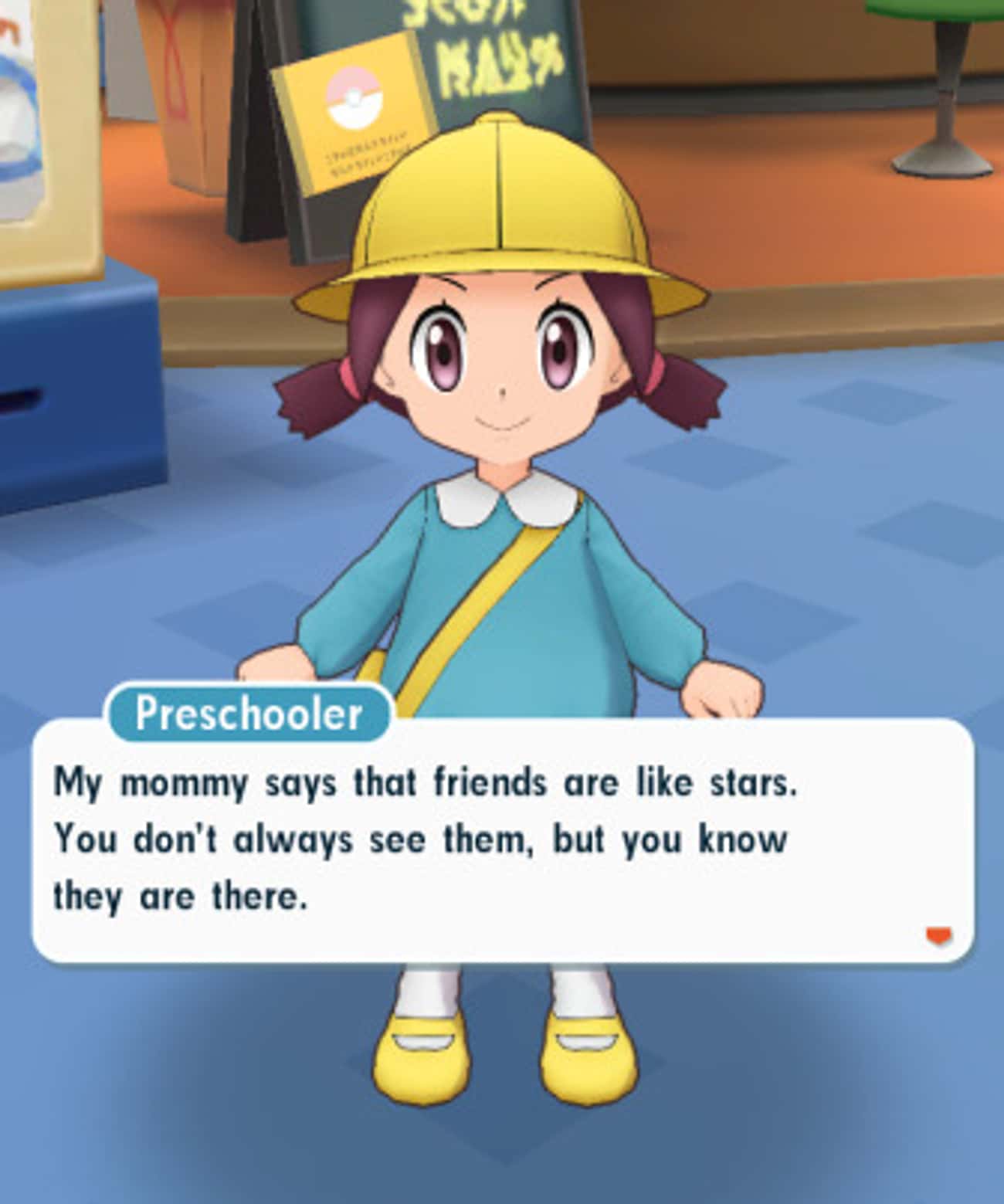This screenshot has width=1004, height=1204.
Task: Tap the Preschooler dialogue text box
Action: 502,842
